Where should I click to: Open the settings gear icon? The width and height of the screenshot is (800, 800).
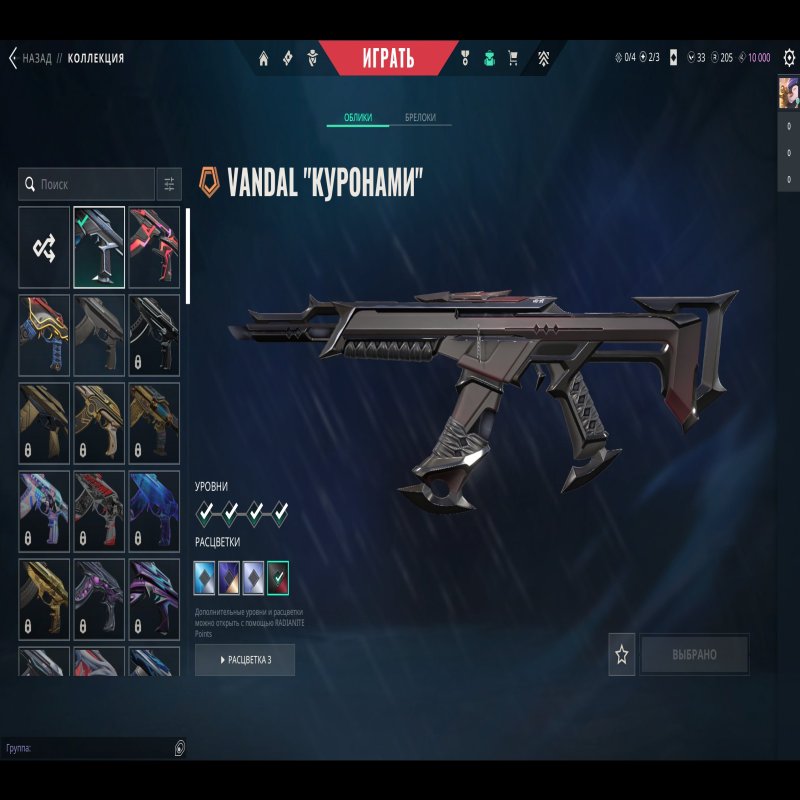(789, 58)
